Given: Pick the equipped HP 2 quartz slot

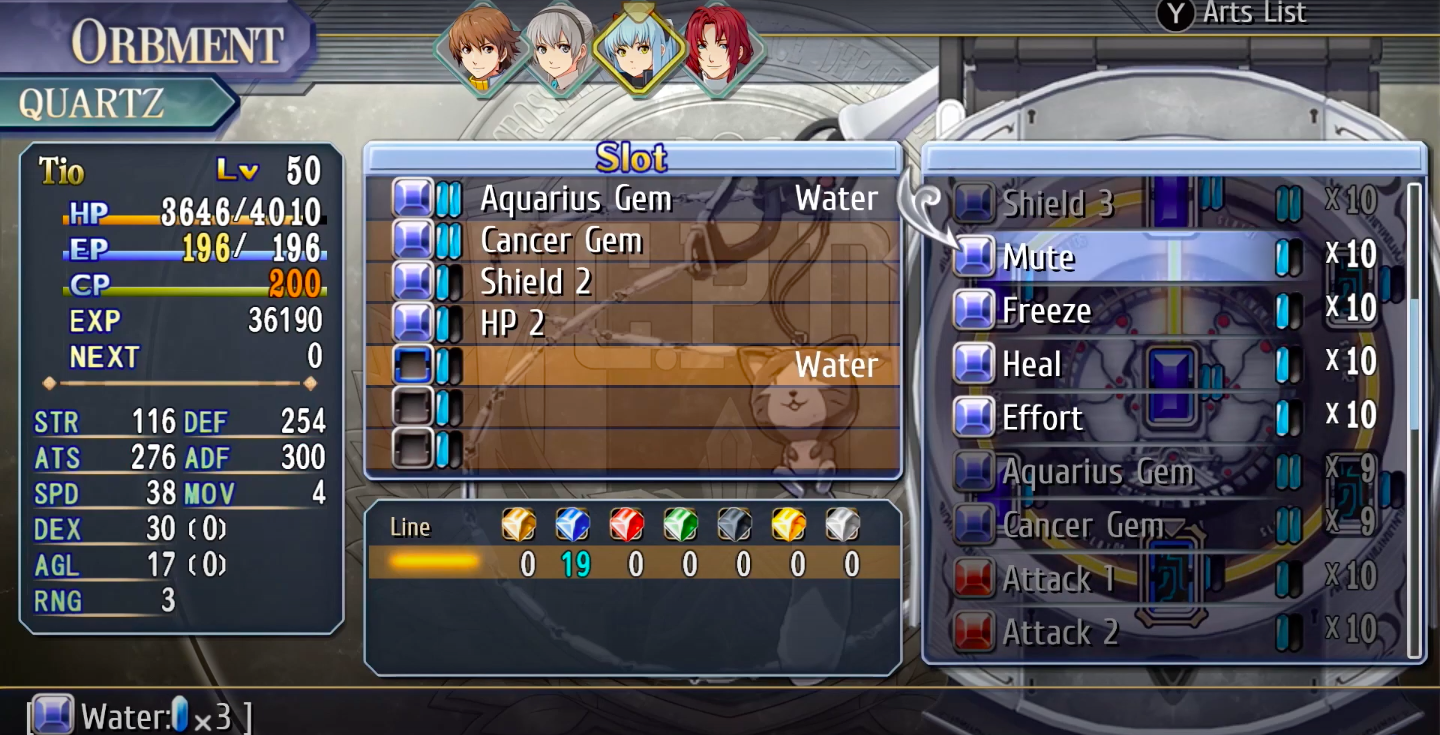Looking at the screenshot, I should point(630,323).
